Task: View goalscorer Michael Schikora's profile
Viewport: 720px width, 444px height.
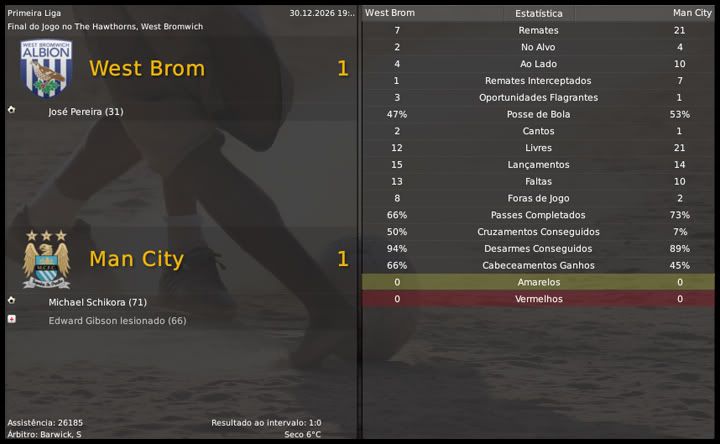Action: [97, 302]
